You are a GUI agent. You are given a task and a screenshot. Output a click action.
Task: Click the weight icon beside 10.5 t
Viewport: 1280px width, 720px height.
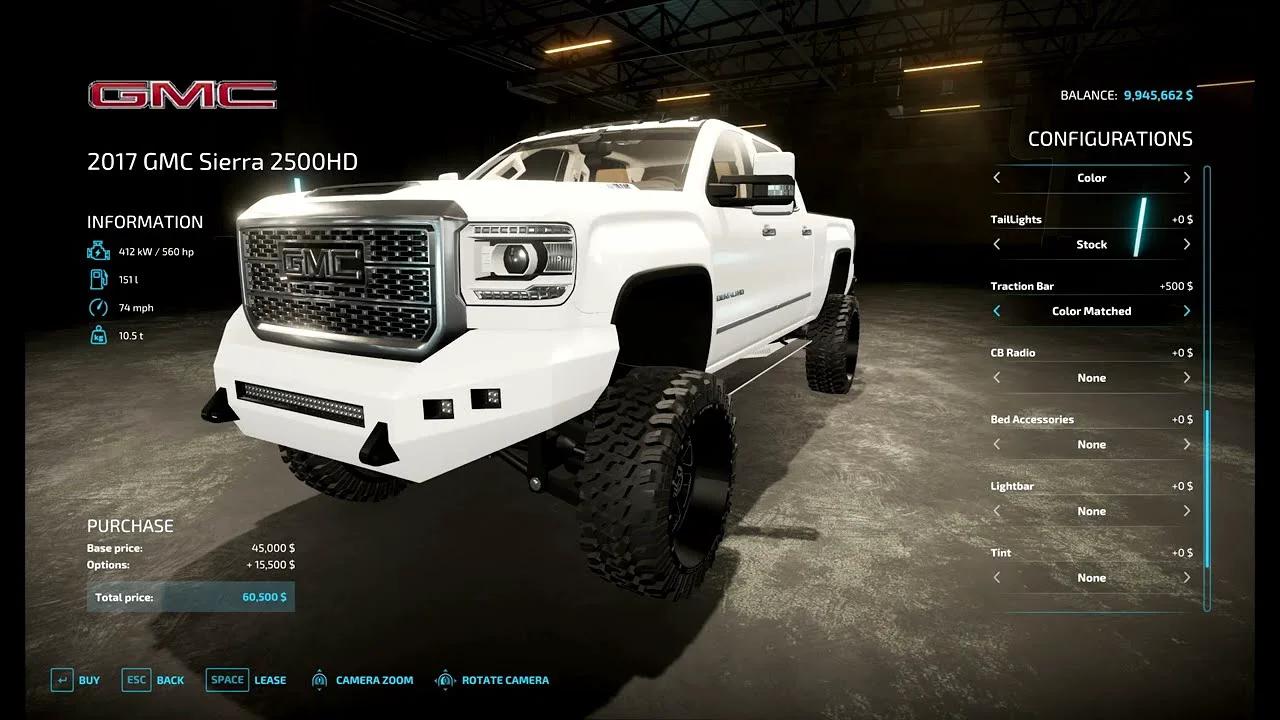(98, 337)
